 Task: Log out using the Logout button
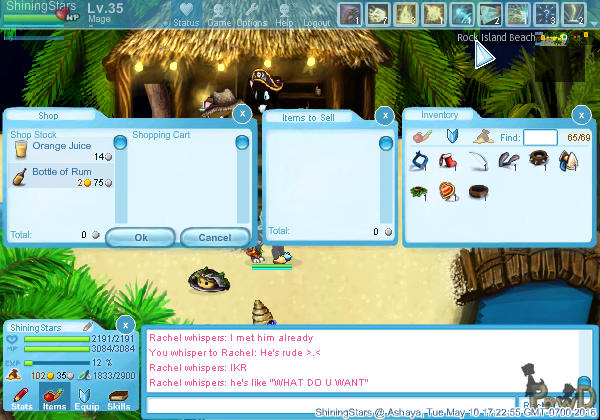click(317, 14)
